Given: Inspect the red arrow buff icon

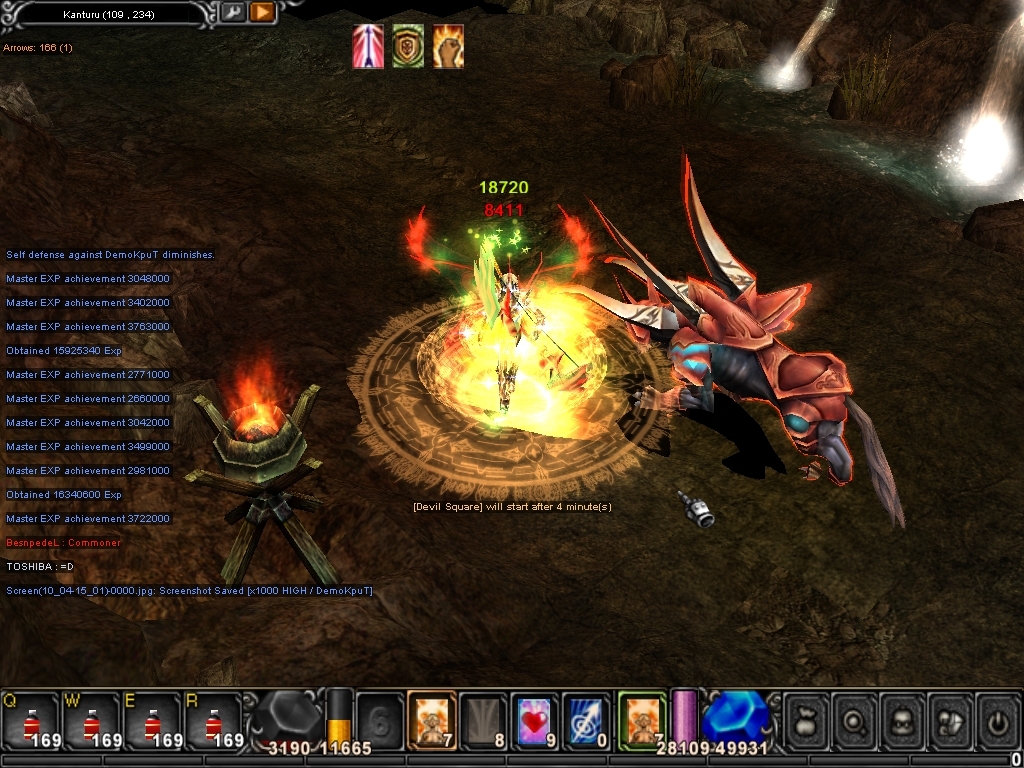Looking at the screenshot, I should [x=368, y=47].
